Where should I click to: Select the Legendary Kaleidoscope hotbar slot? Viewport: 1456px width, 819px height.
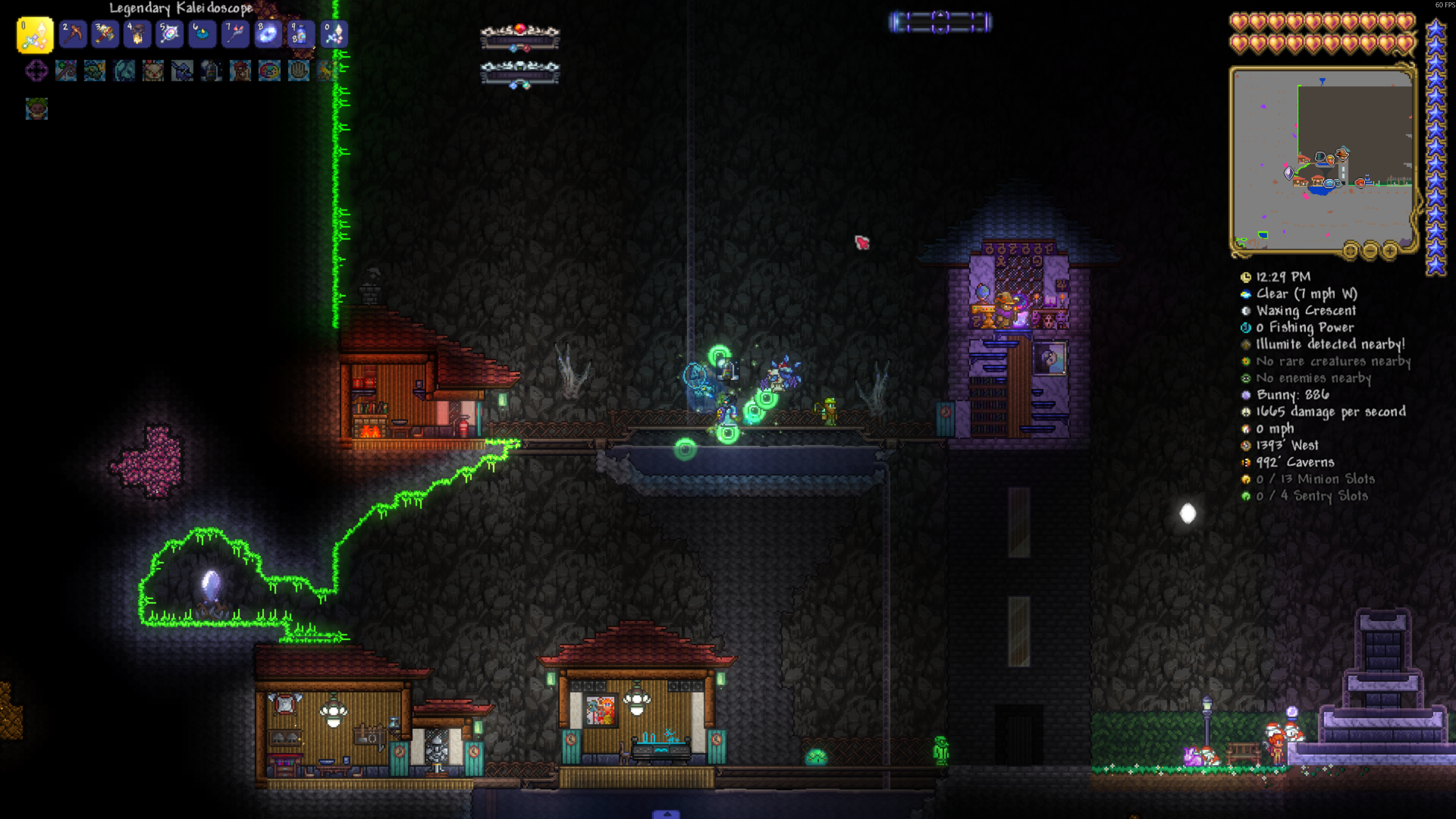35,35
